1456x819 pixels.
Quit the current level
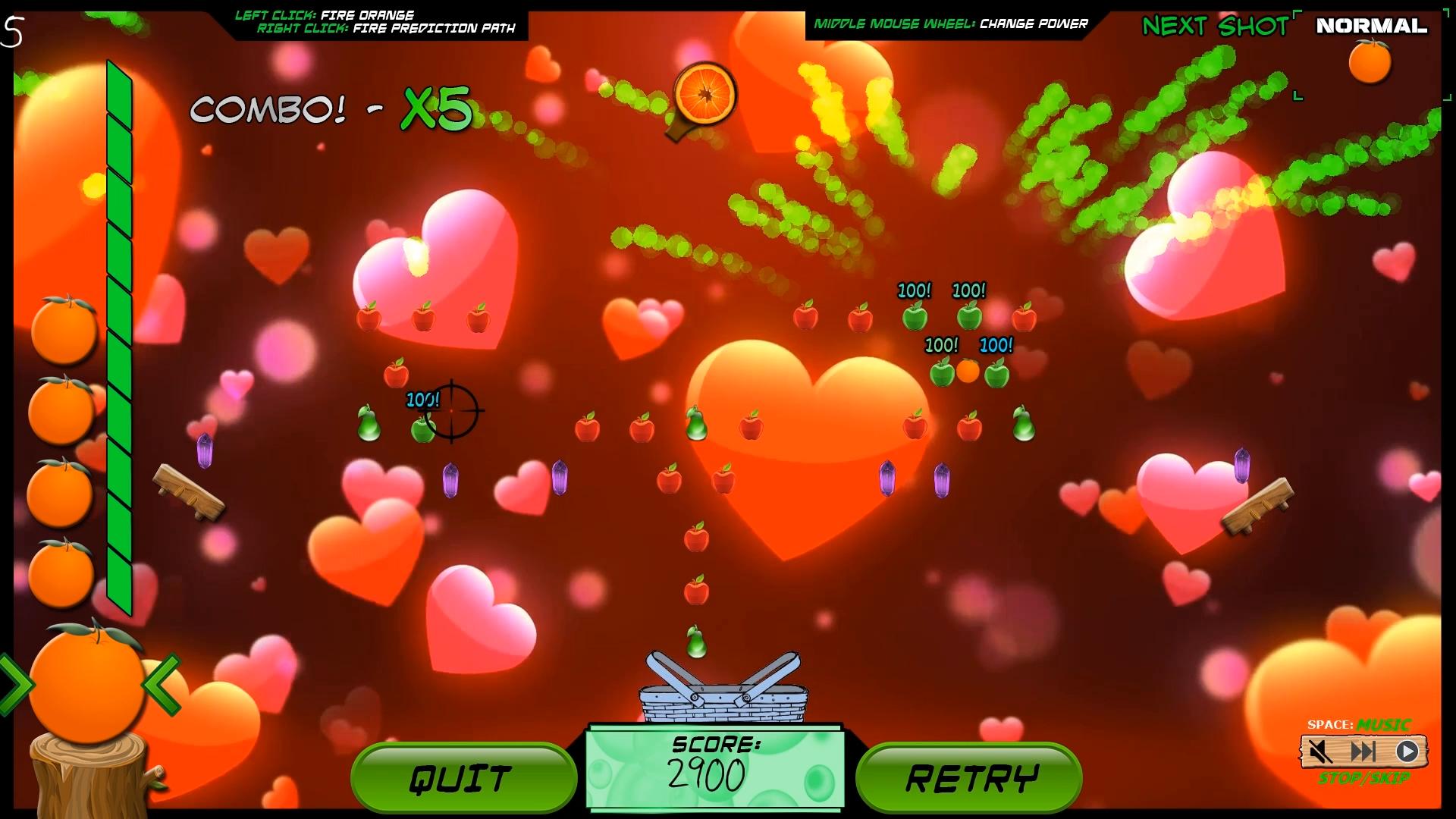coord(463,778)
